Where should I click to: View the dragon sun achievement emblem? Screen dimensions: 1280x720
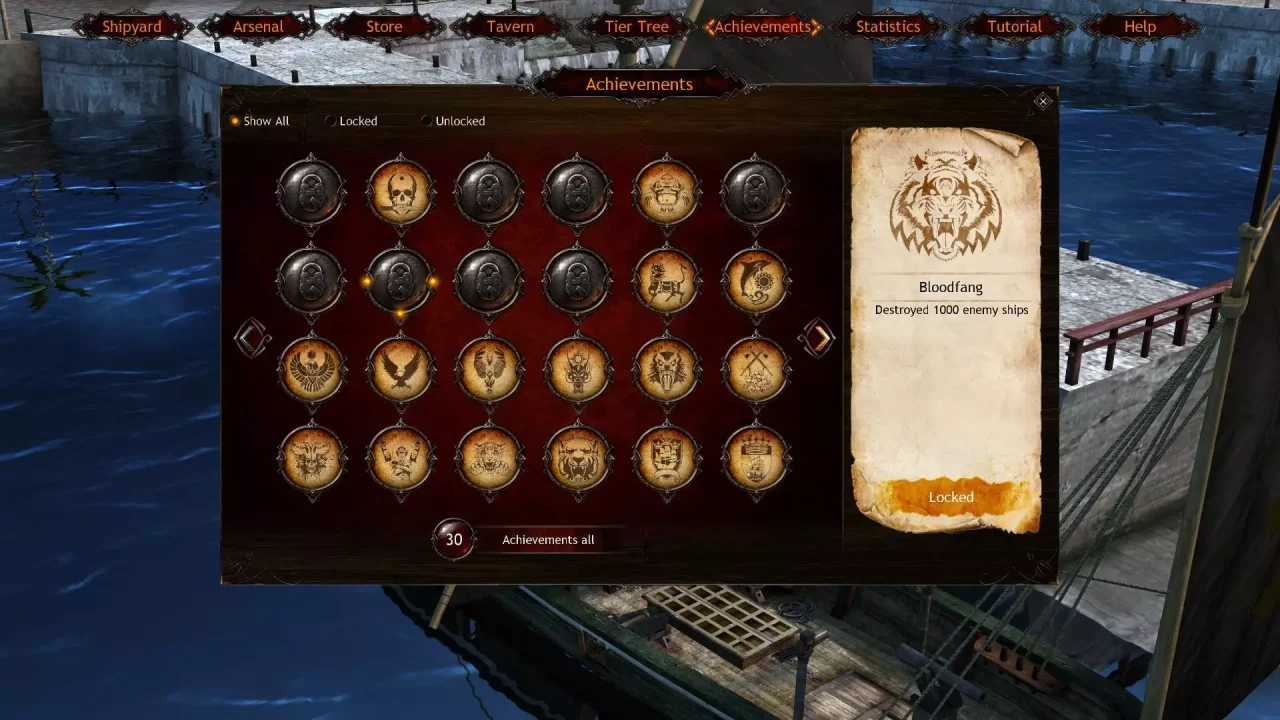(x=578, y=371)
